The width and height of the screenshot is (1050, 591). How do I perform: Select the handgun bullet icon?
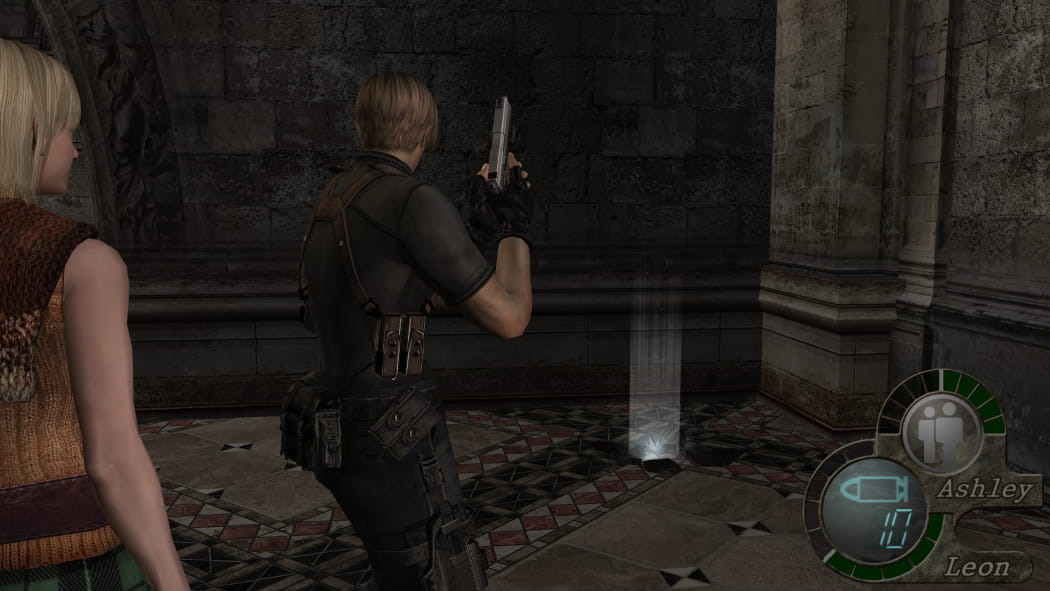click(x=870, y=489)
